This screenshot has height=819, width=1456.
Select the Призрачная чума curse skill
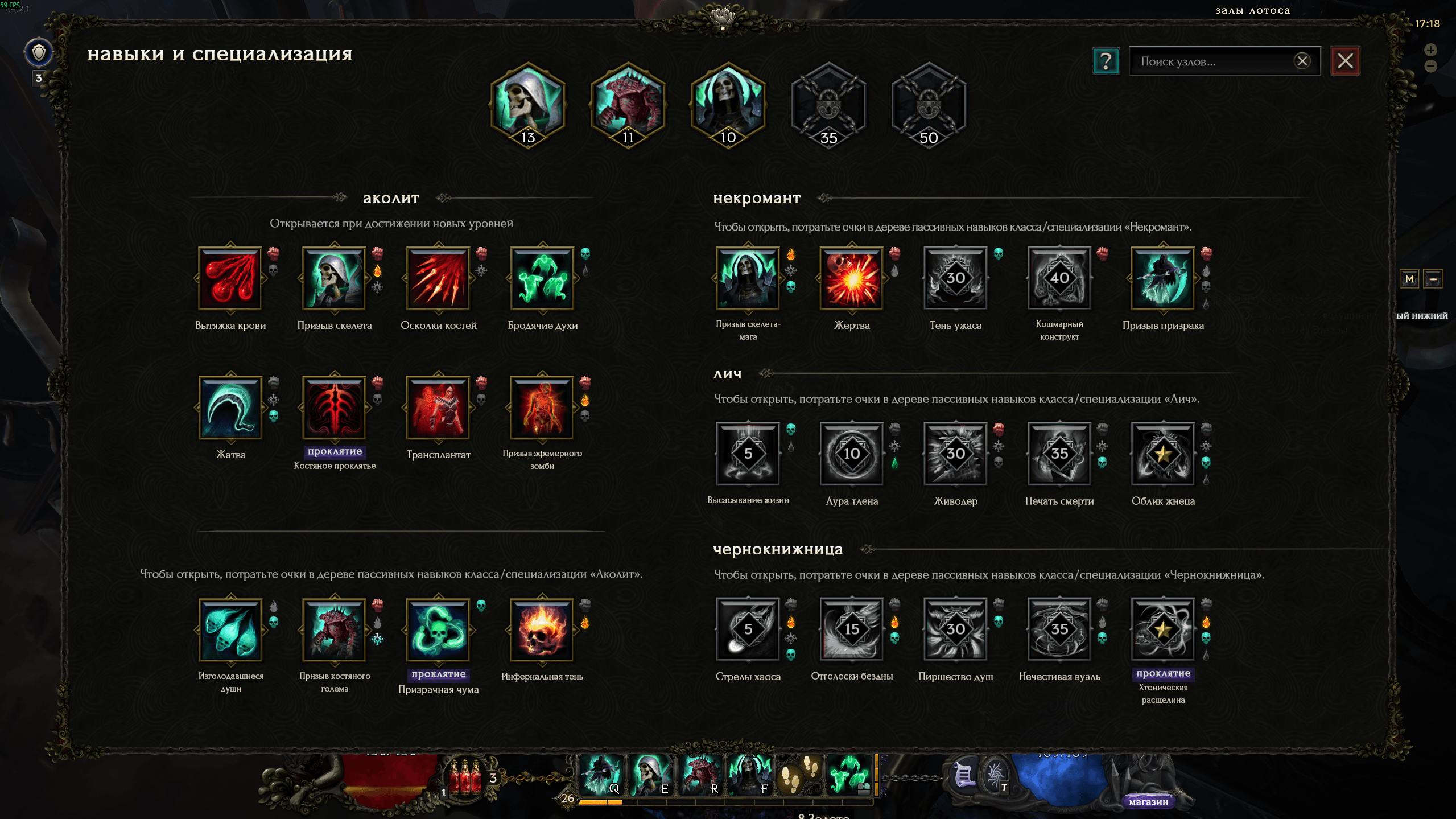(438, 629)
